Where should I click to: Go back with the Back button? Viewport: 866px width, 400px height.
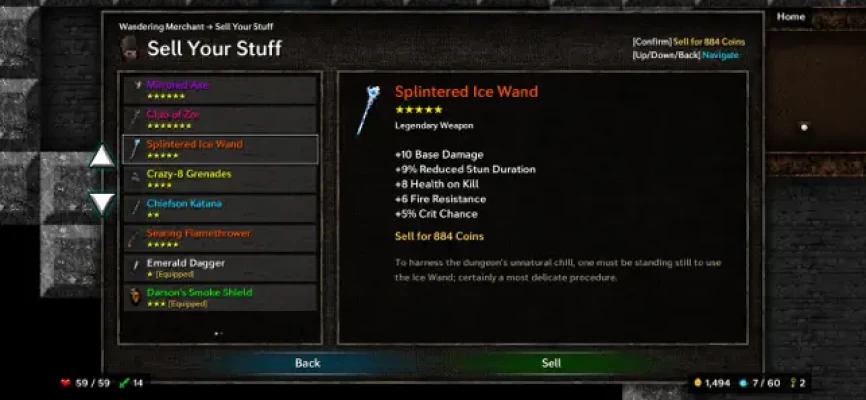coord(308,363)
